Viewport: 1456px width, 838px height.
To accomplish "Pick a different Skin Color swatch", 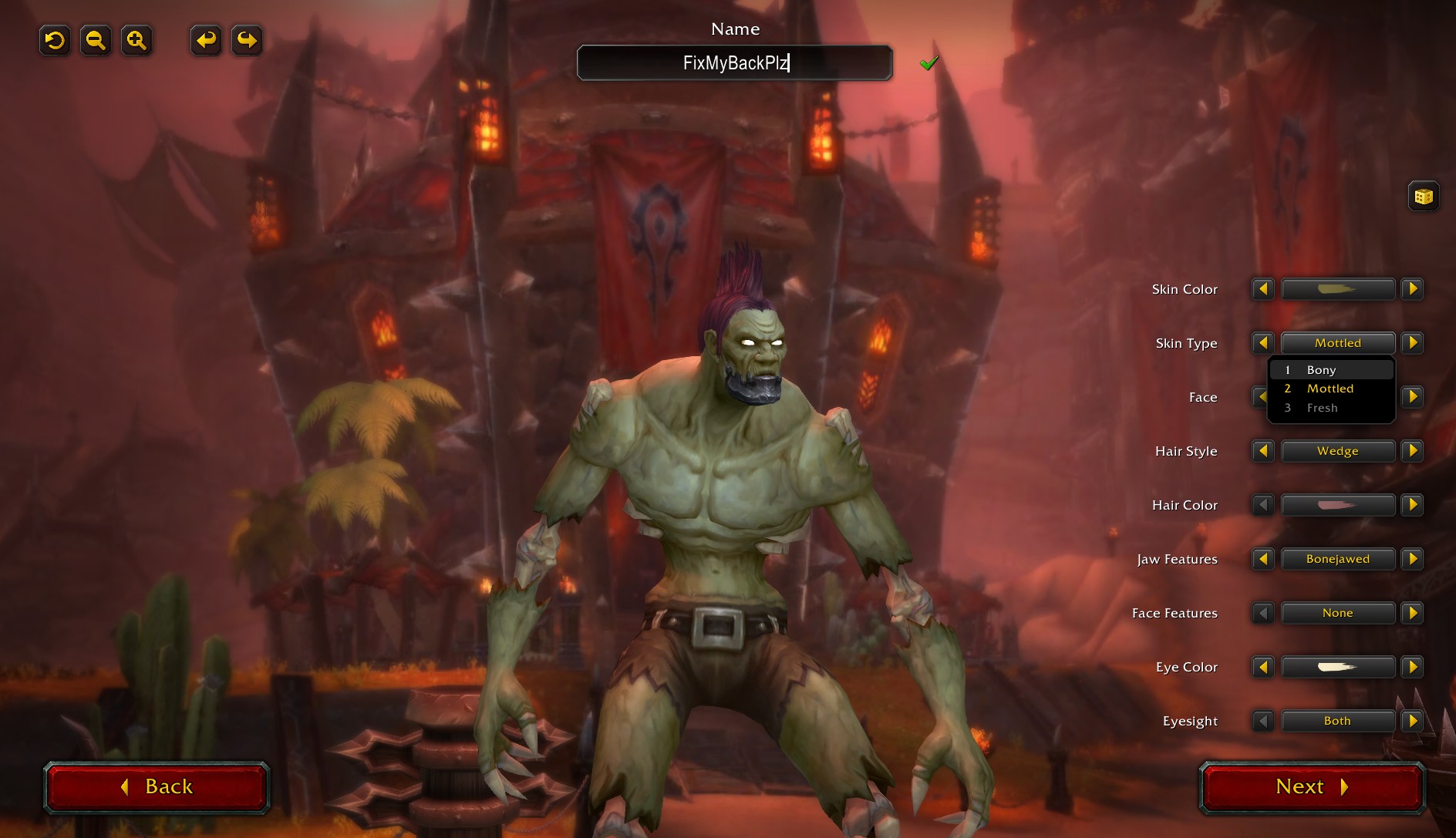I will [1338, 289].
